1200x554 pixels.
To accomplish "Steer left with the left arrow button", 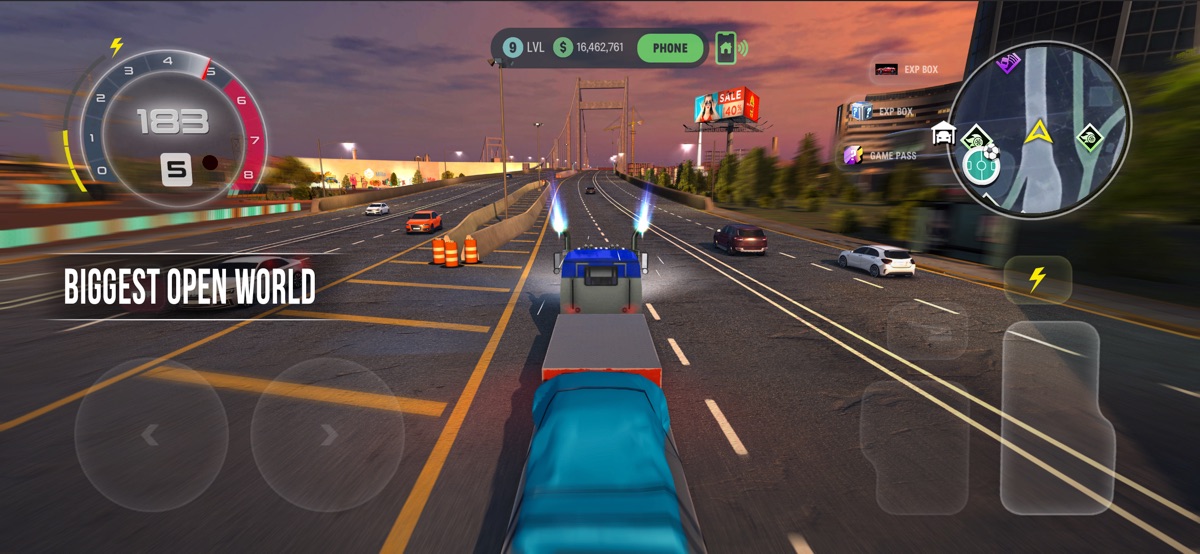I will point(151,435).
